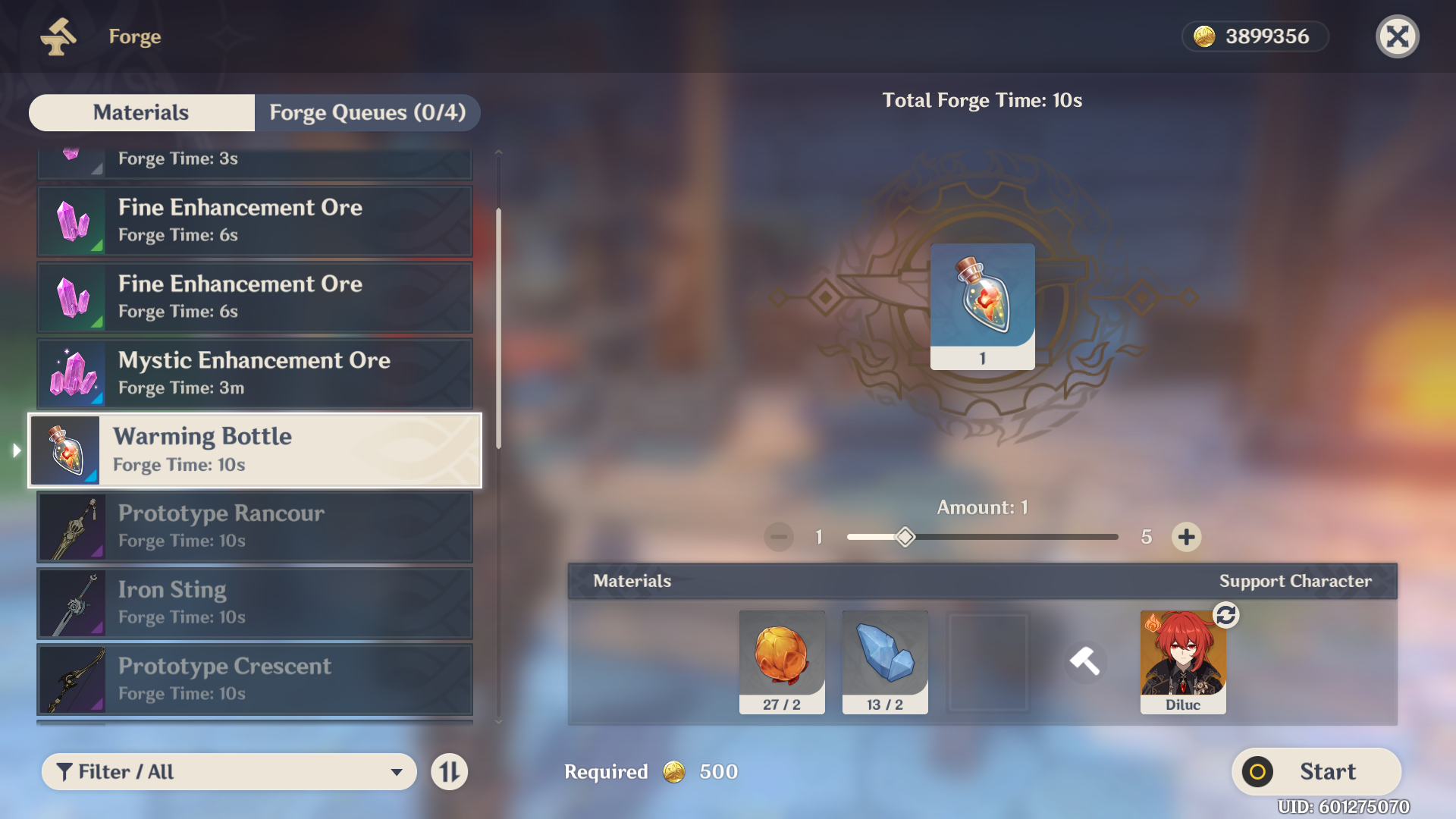Close the Forge screen

tap(1397, 36)
